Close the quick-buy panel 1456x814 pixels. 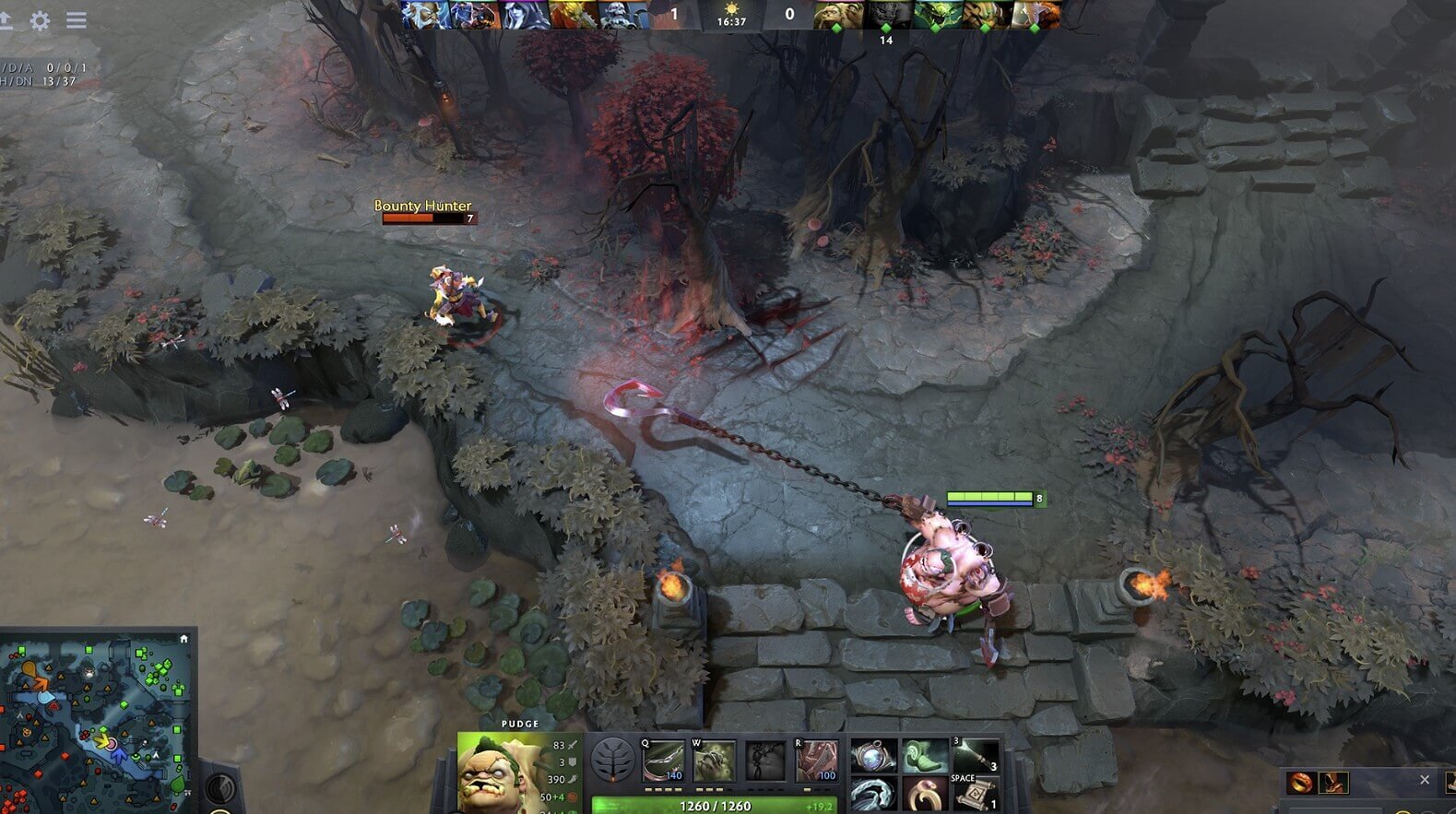(1425, 780)
